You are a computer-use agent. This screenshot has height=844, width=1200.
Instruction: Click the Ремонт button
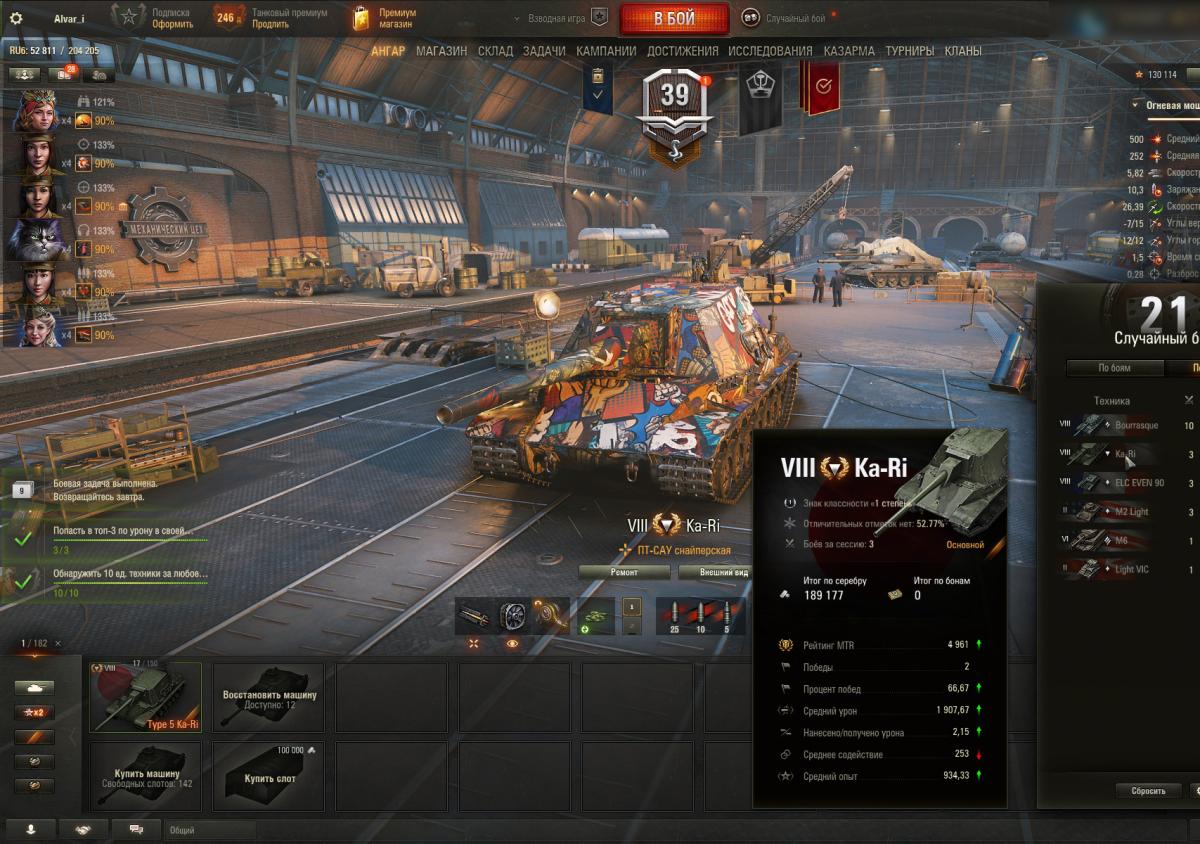click(625, 572)
